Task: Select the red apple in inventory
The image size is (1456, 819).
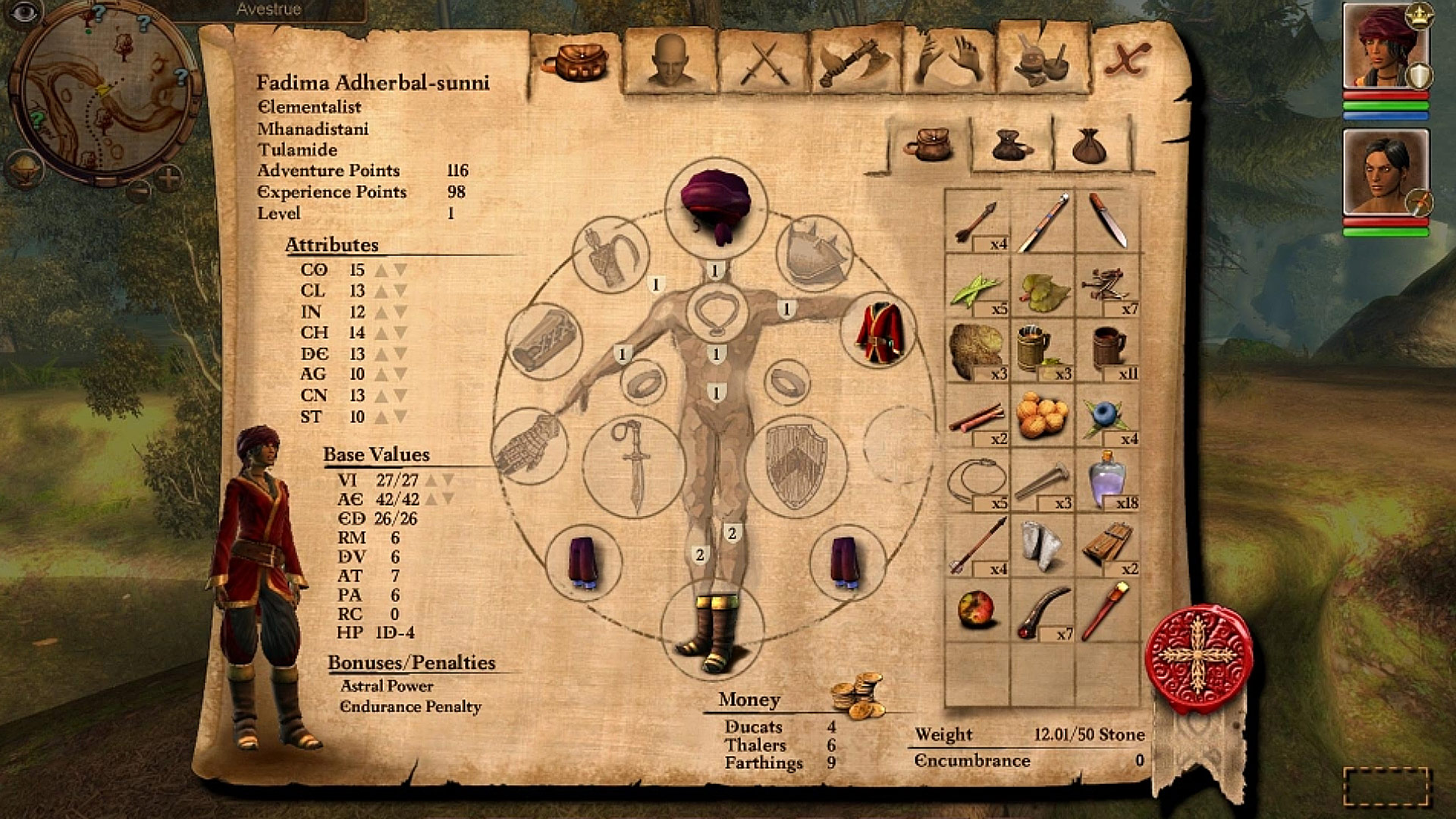Action: (976, 610)
